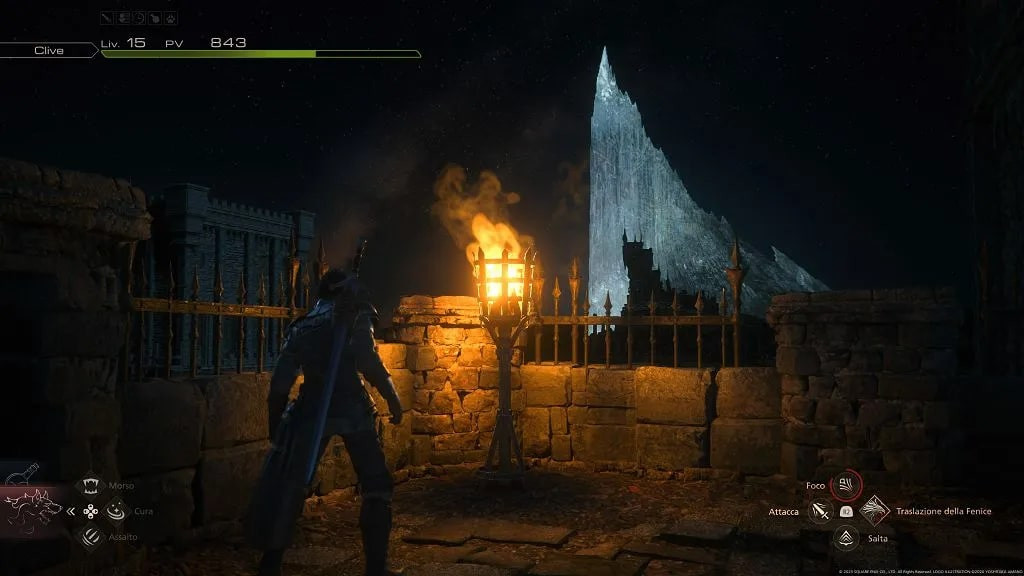Activate Torgal's Morso bite command
Image resolution: width=1024 pixels, height=576 pixels.
click(90, 486)
